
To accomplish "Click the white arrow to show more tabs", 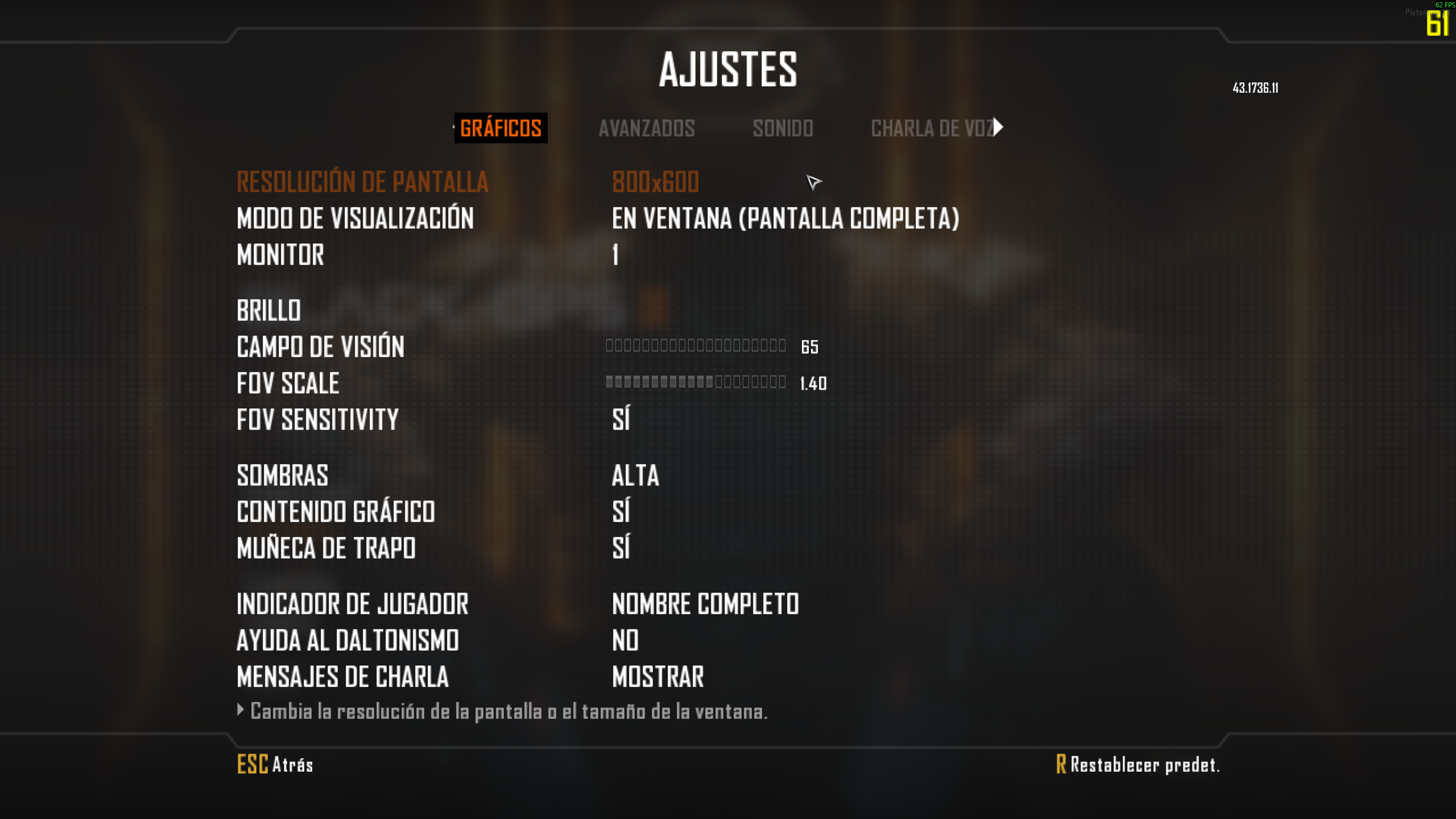I will tap(999, 127).
